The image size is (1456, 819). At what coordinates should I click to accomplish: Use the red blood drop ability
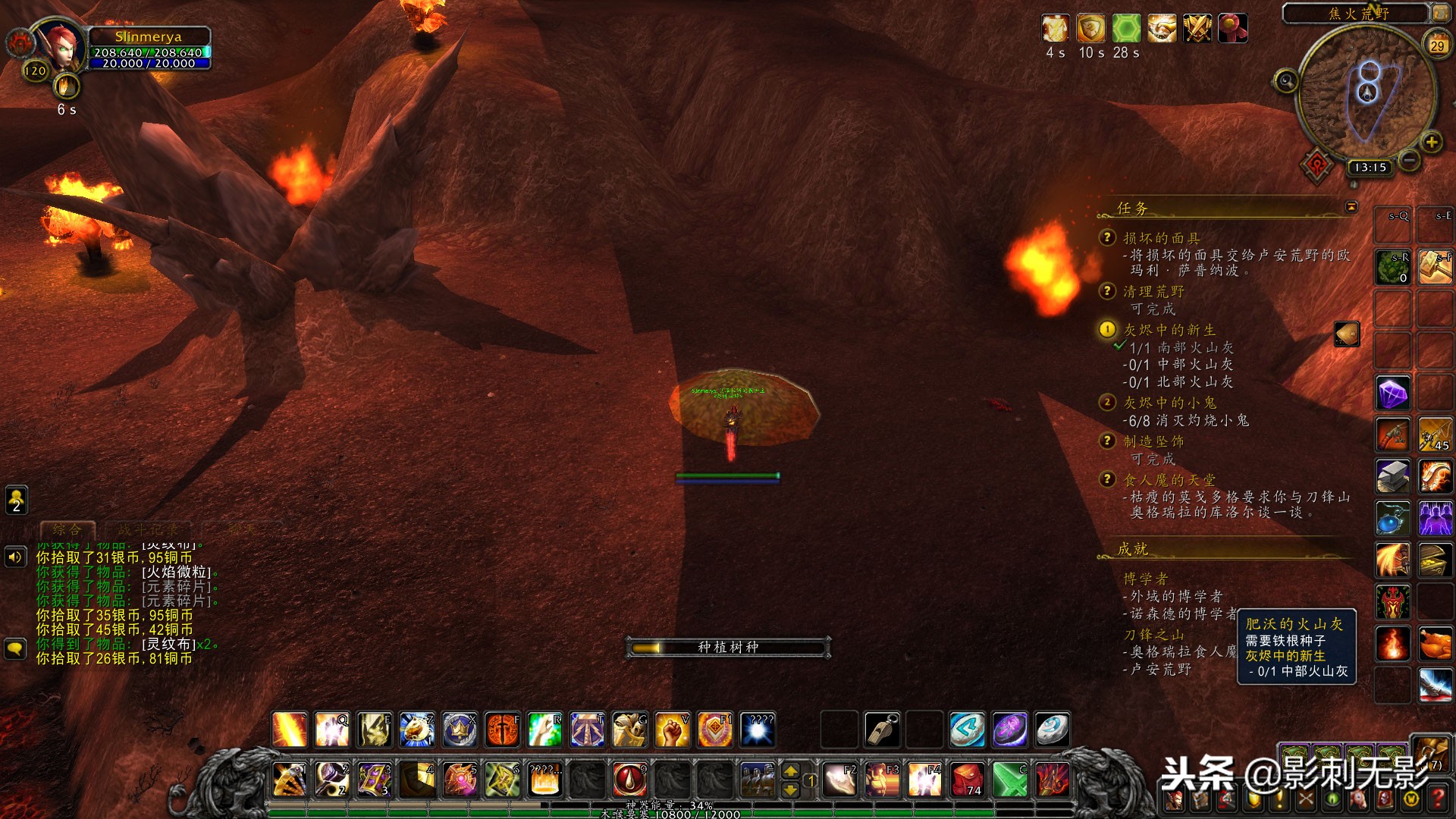click(x=629, y=779)
